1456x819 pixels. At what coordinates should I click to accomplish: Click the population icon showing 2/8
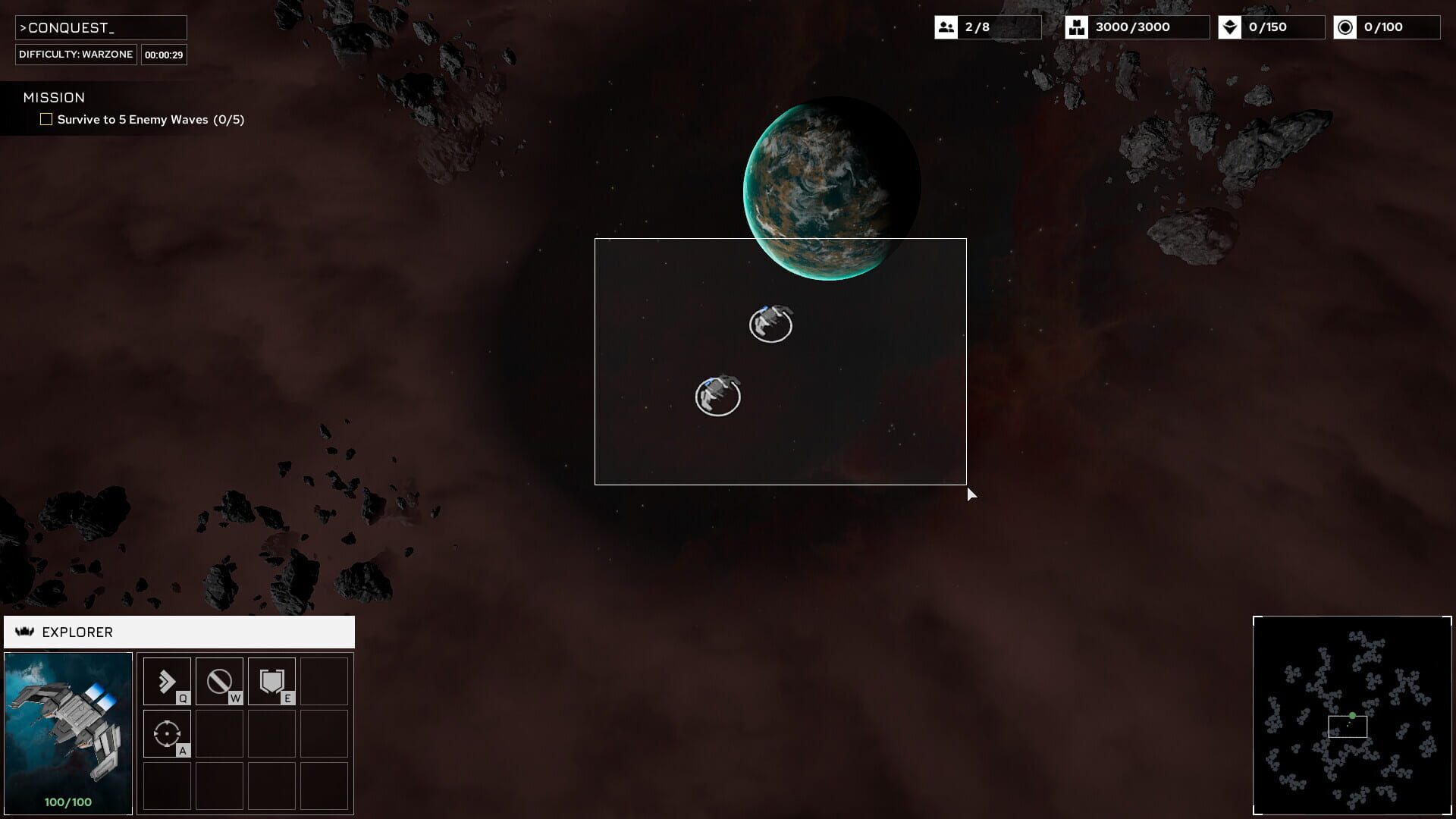[946, 27]
